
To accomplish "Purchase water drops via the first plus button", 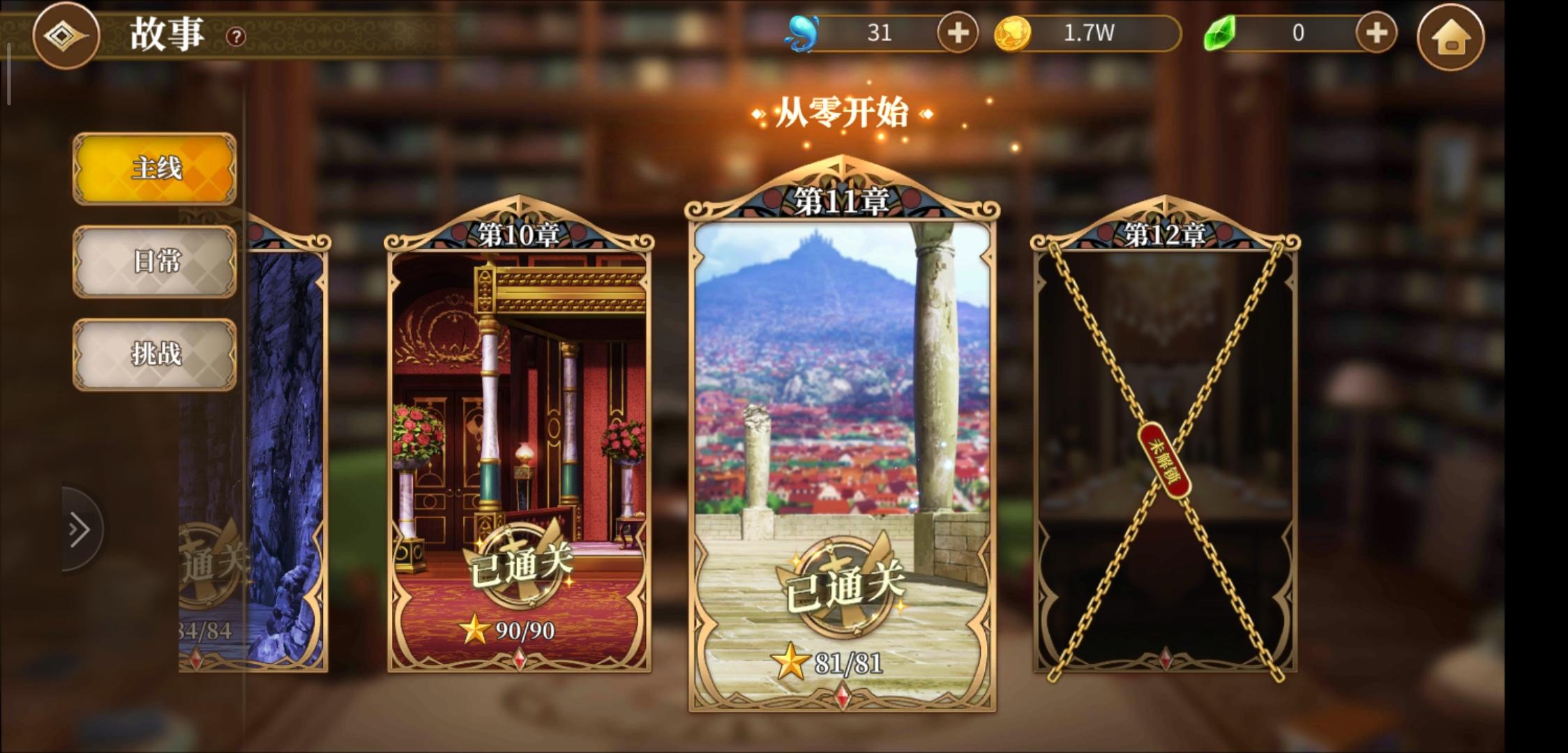I will coord(957,32).
